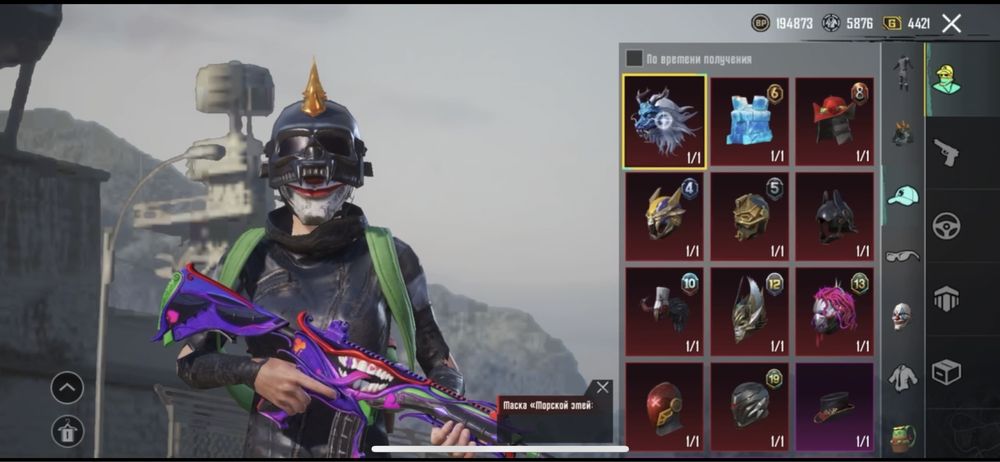The image size is (1000, 462).
Task: Pick the black hat with red band
Action: click(x=834, y=405)
